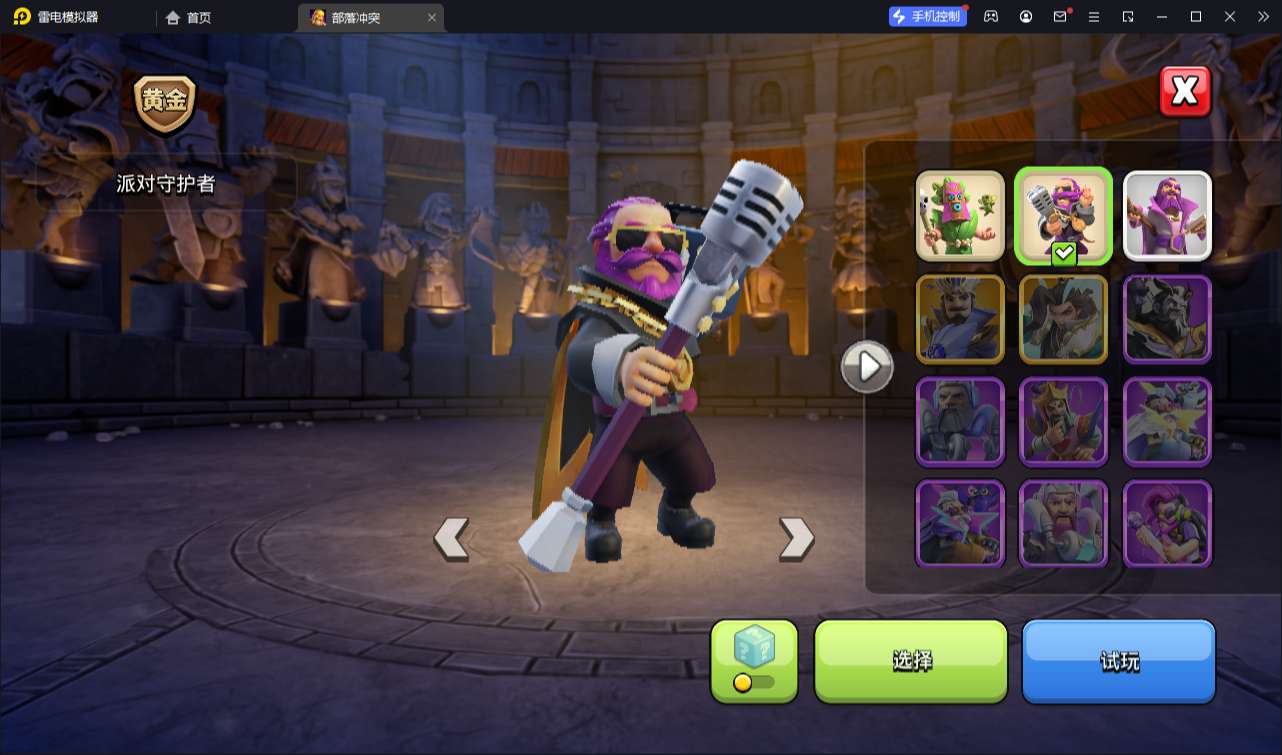The height and width of the screenshot is (755, 1282).
Task: Show the next skin with right arrow
Action: pos(796,538)
